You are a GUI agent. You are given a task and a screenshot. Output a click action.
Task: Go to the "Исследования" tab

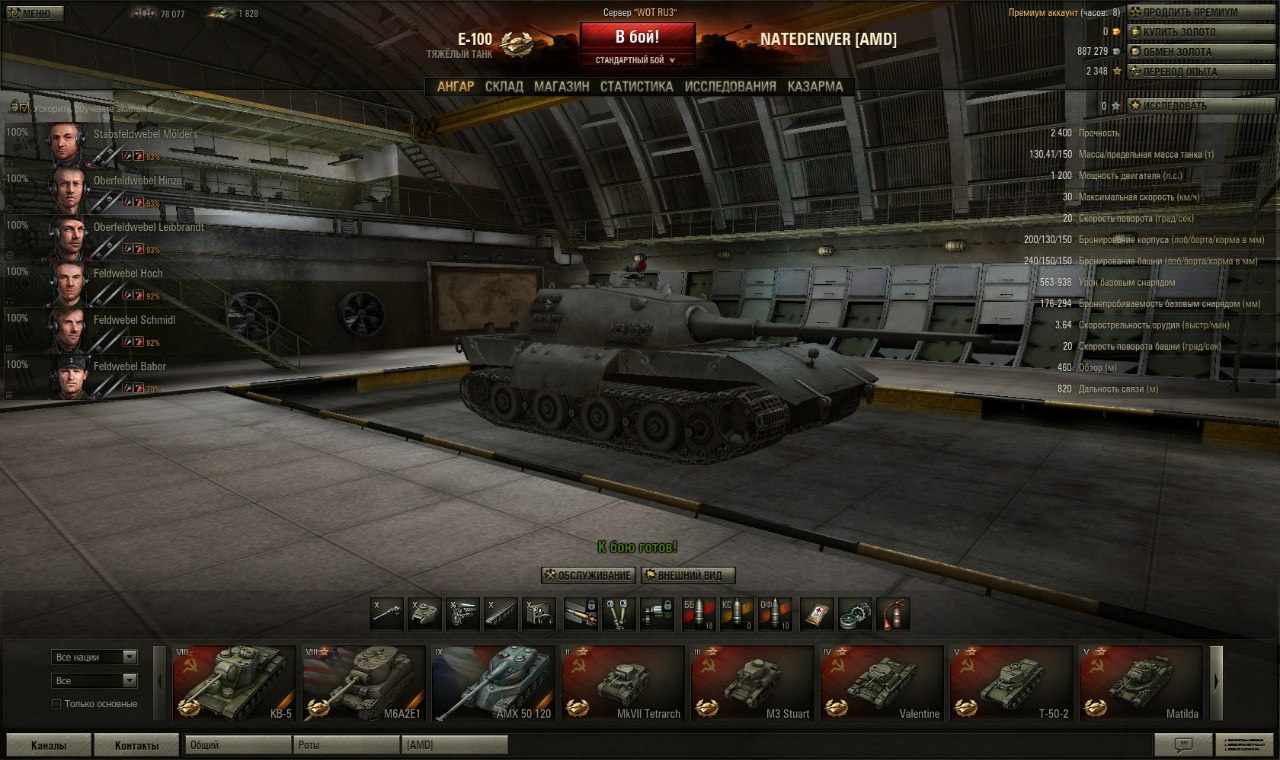pos(730,87)
